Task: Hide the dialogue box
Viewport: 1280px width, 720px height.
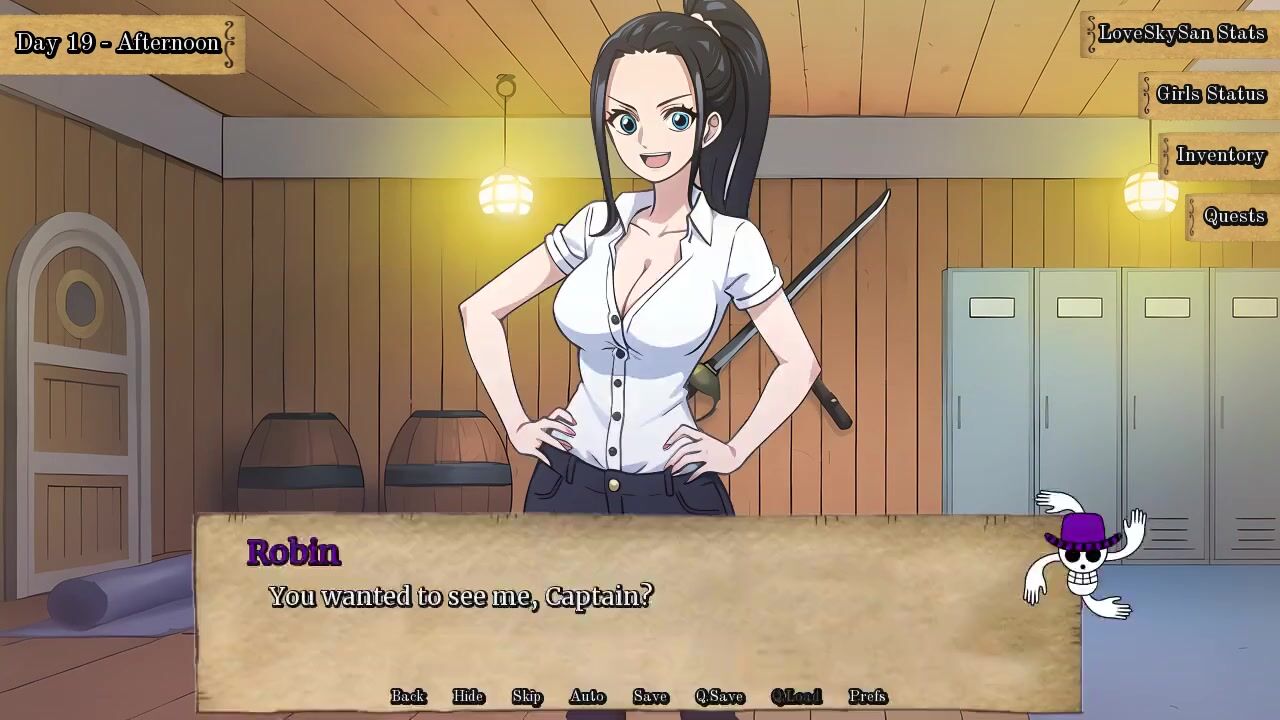Action: tap(468, 696)
